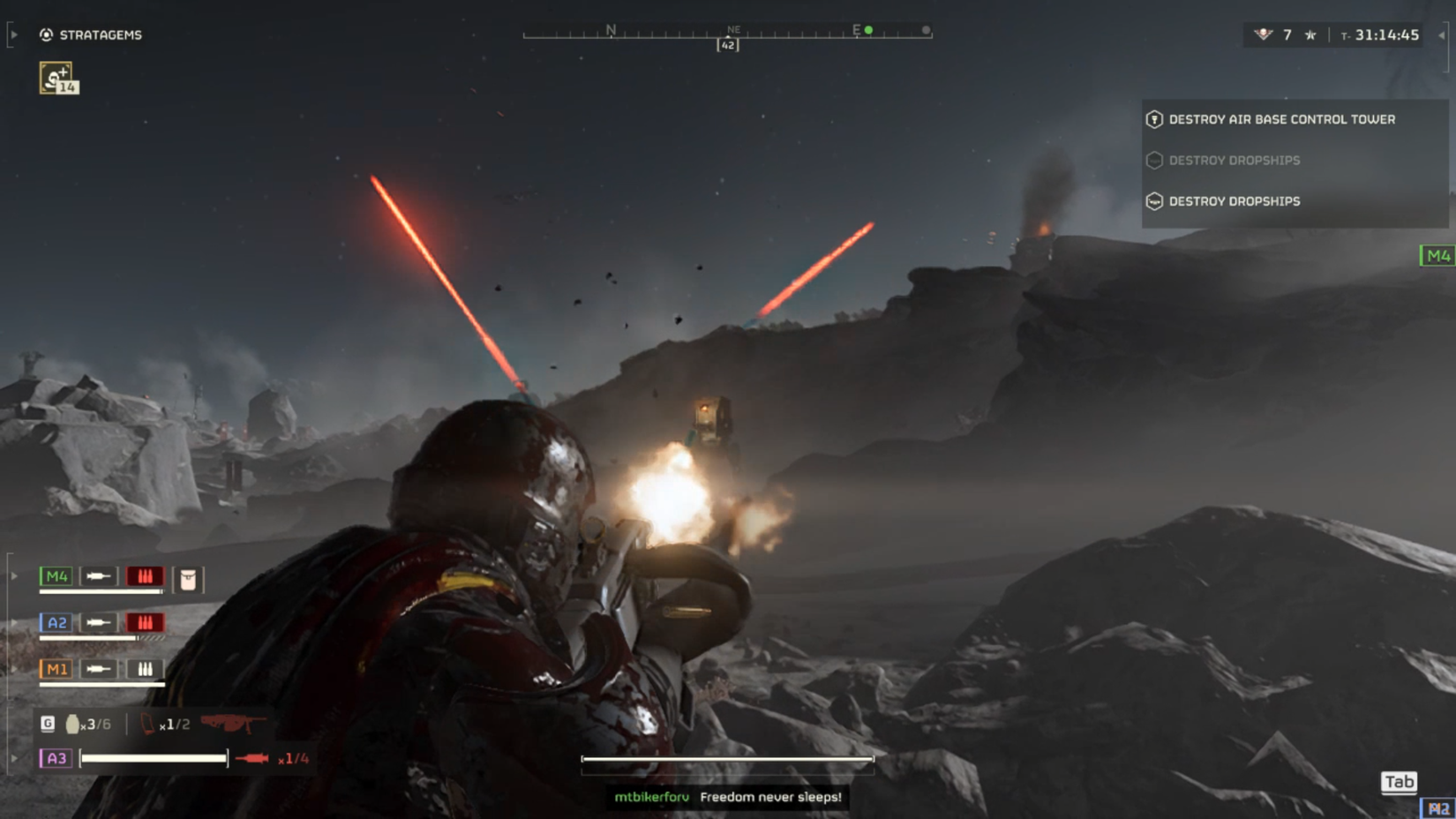Viewport: 1456px width, 819px height.
Task: Expand teammate A2's loadout details
Action: click(13, 620)
